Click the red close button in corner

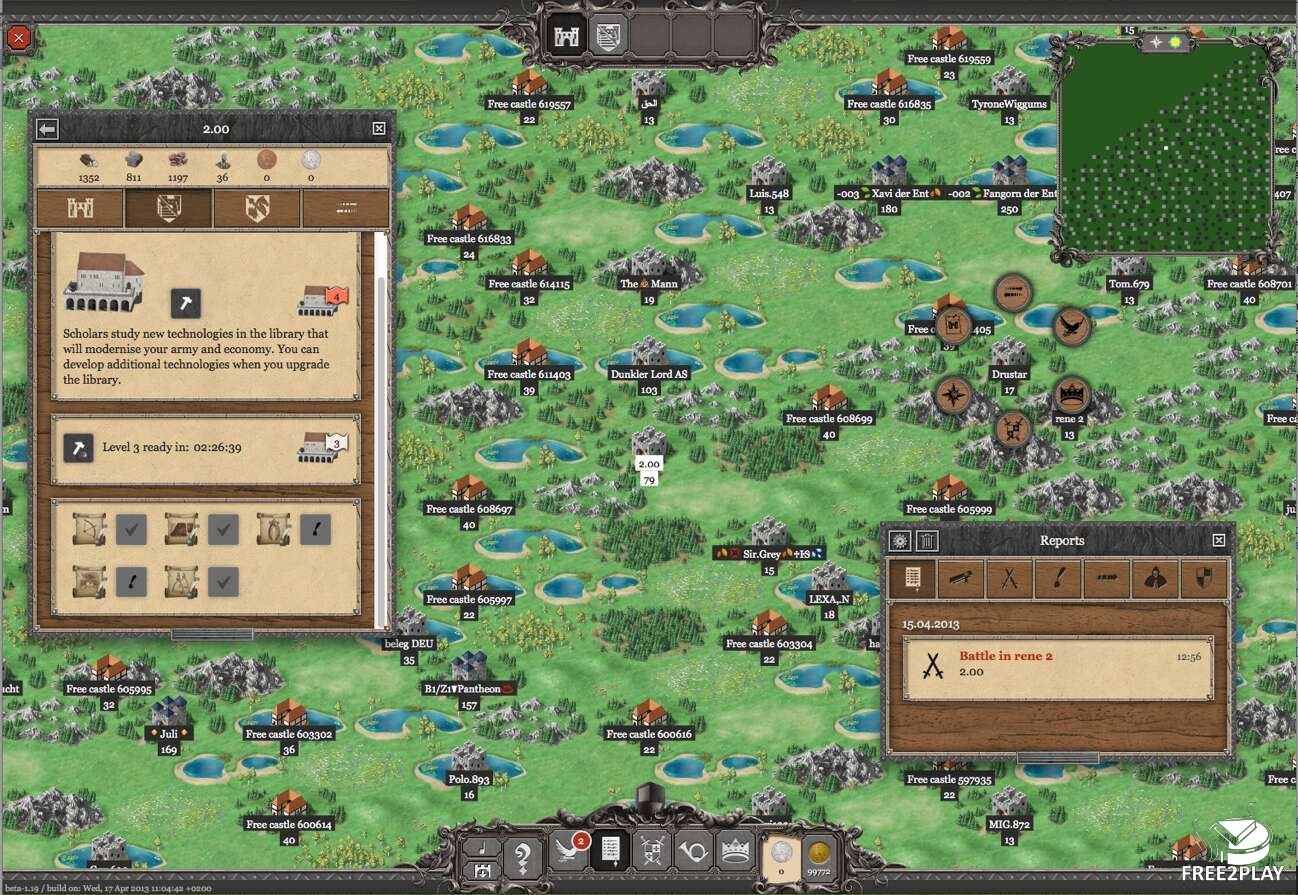[x=19, y=39]
